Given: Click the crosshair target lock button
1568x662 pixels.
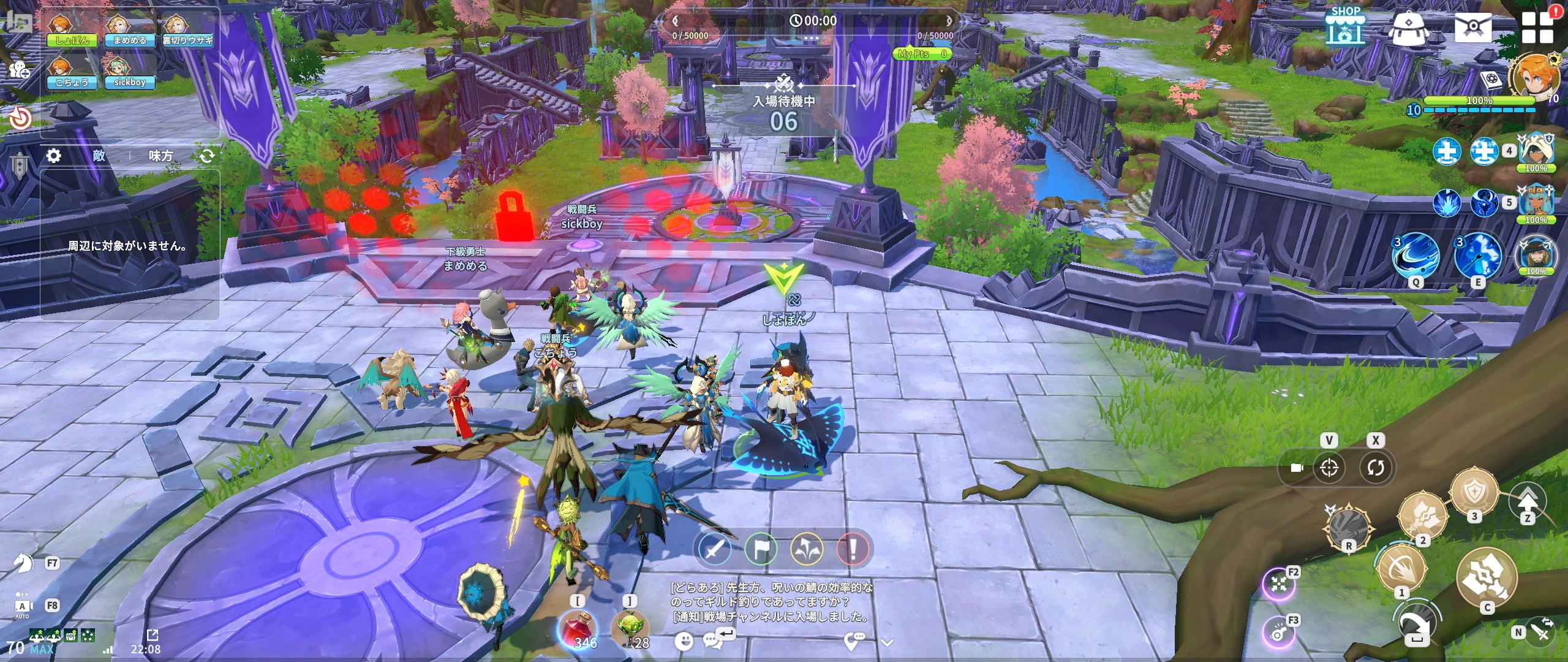Looking at the screenshot, I should pyautogui.click(x=1329, y=468).
